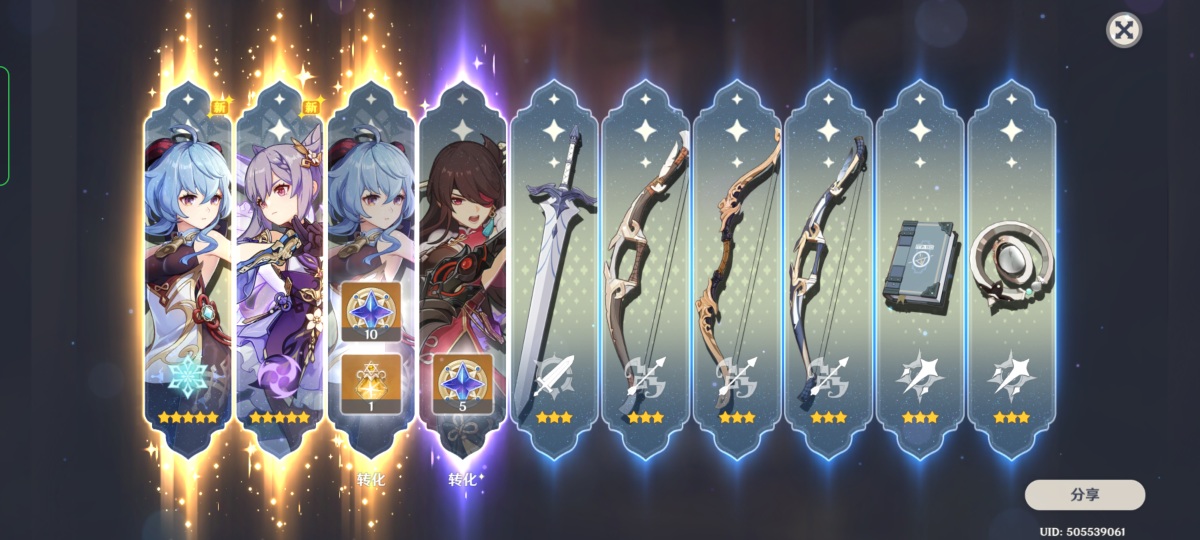Tap the 分享 share button
The width and height of the screenshot is (1200, 540).
1084,494
